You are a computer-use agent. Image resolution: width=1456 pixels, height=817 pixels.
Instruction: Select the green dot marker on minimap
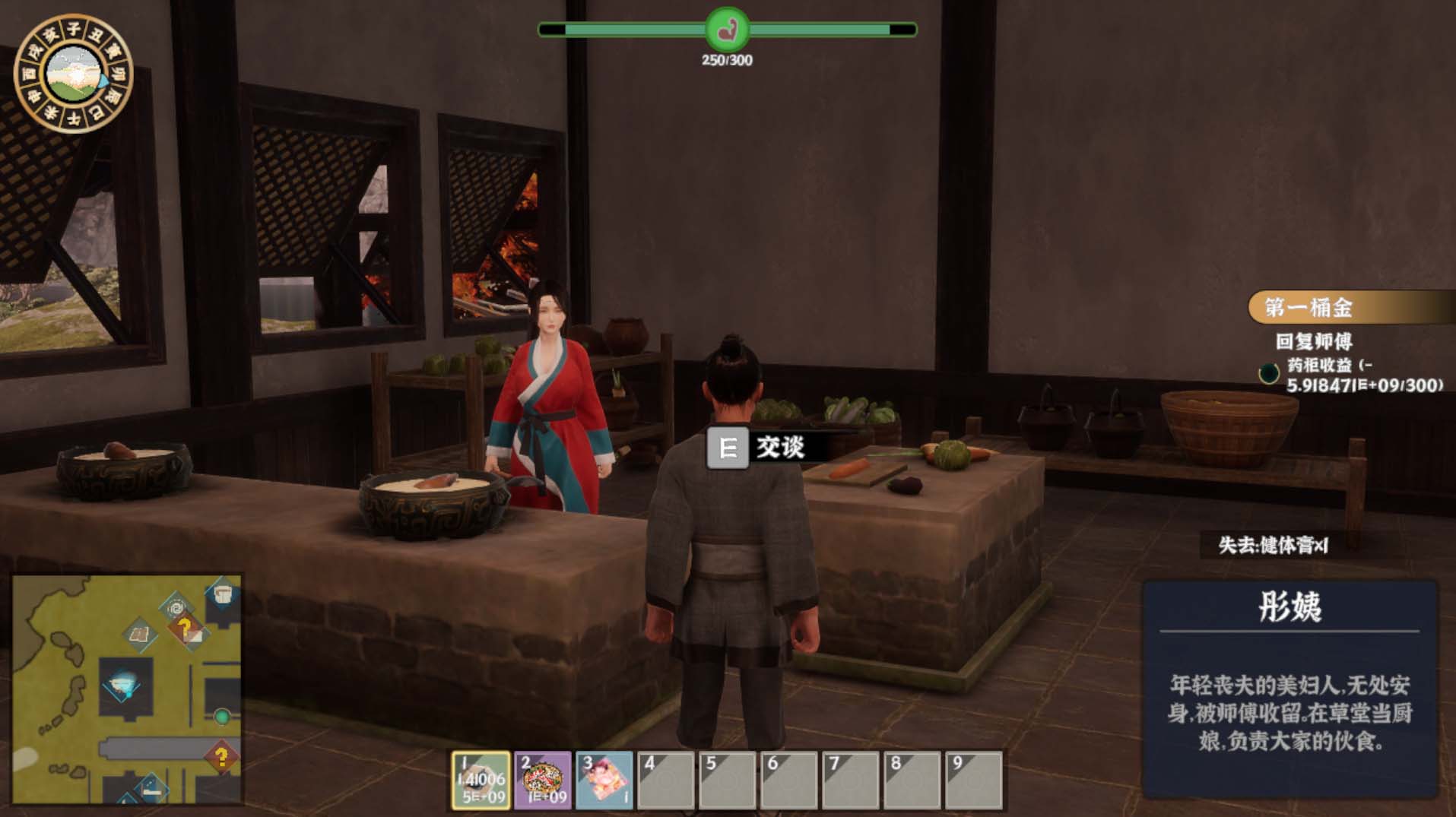click(222, 716)
